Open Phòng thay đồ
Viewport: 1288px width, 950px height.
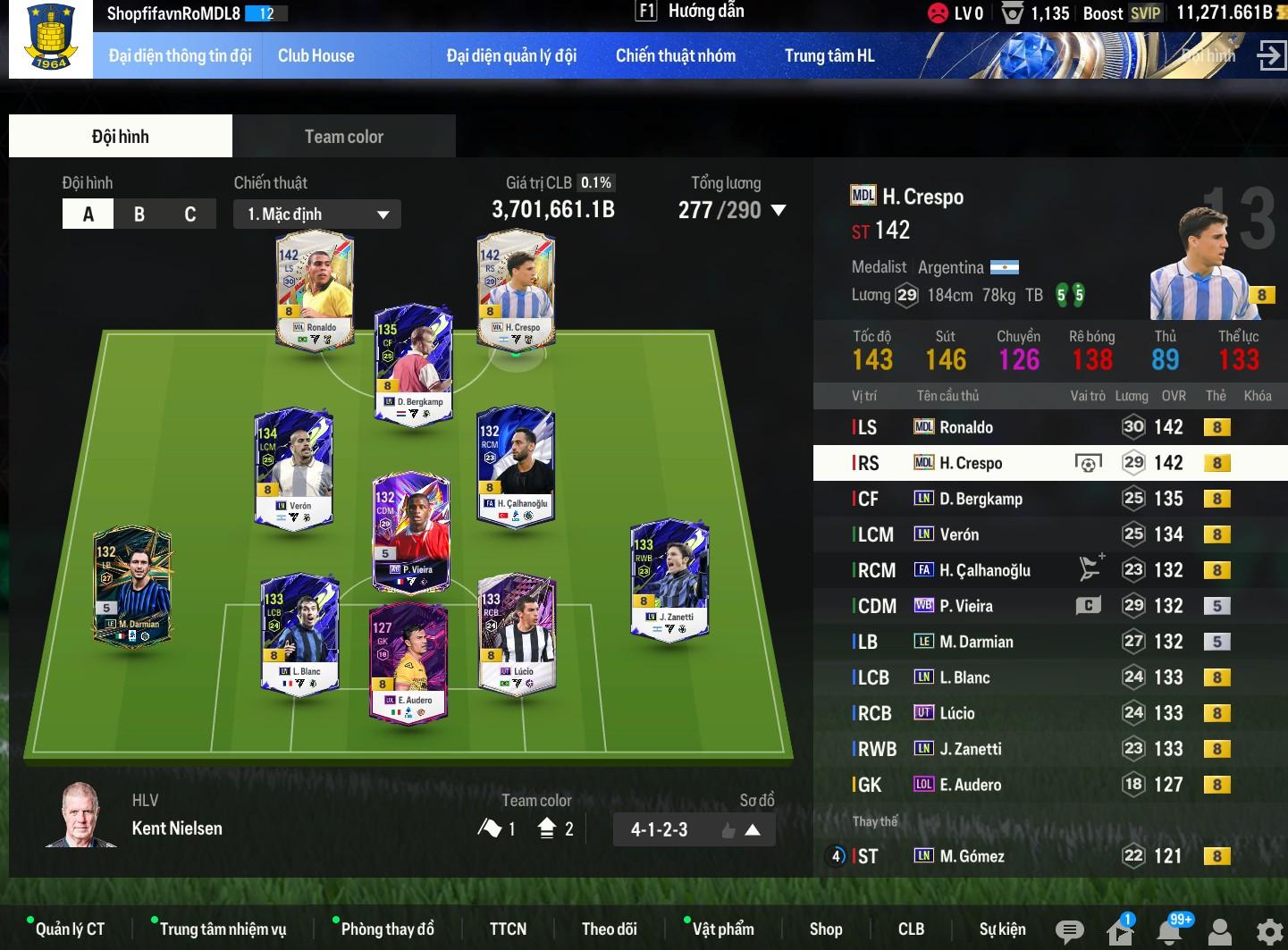tap(387, 929)
